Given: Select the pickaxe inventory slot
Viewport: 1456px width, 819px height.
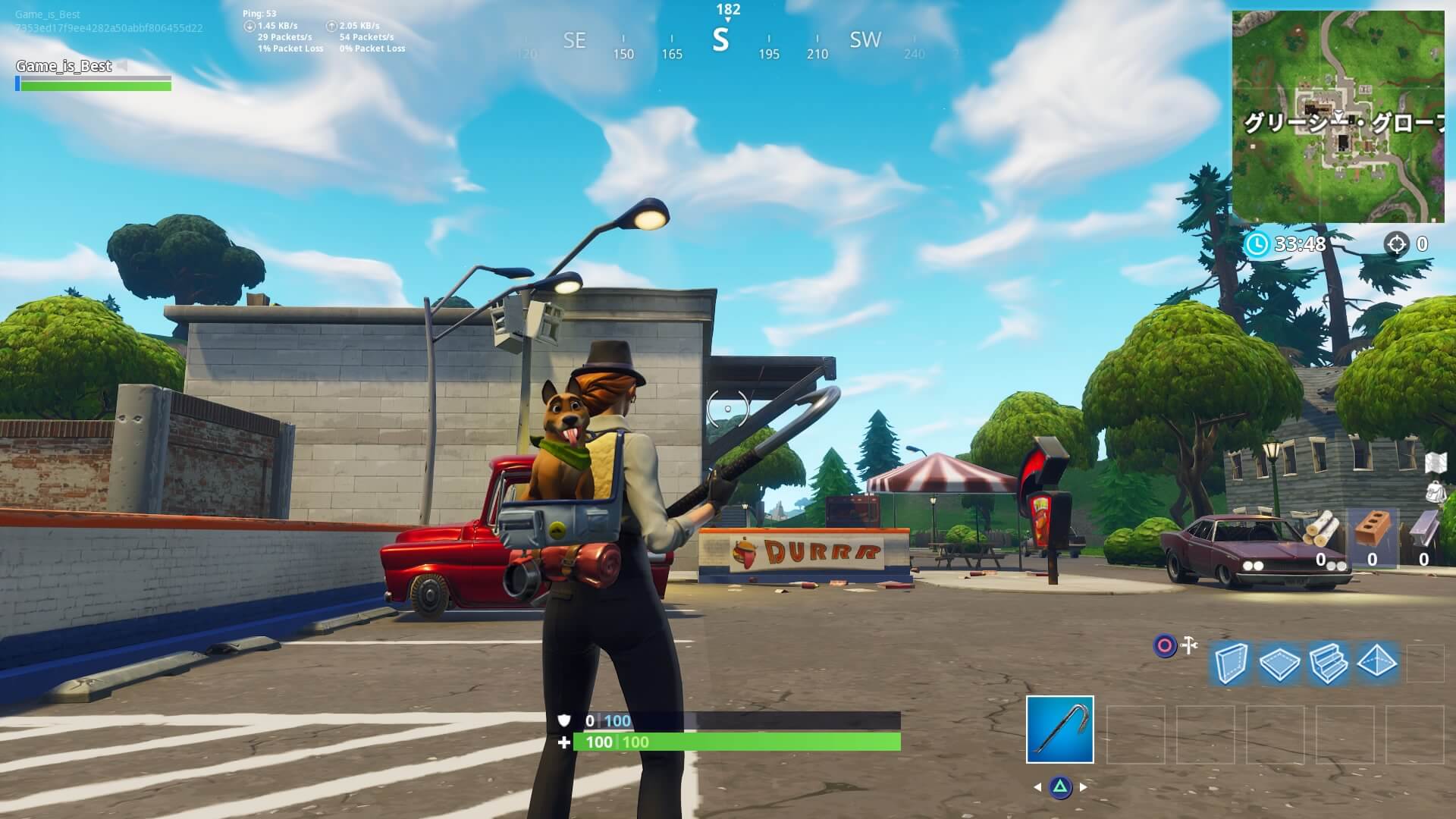Looking at the screenshot, I should tap(1059, 729).
